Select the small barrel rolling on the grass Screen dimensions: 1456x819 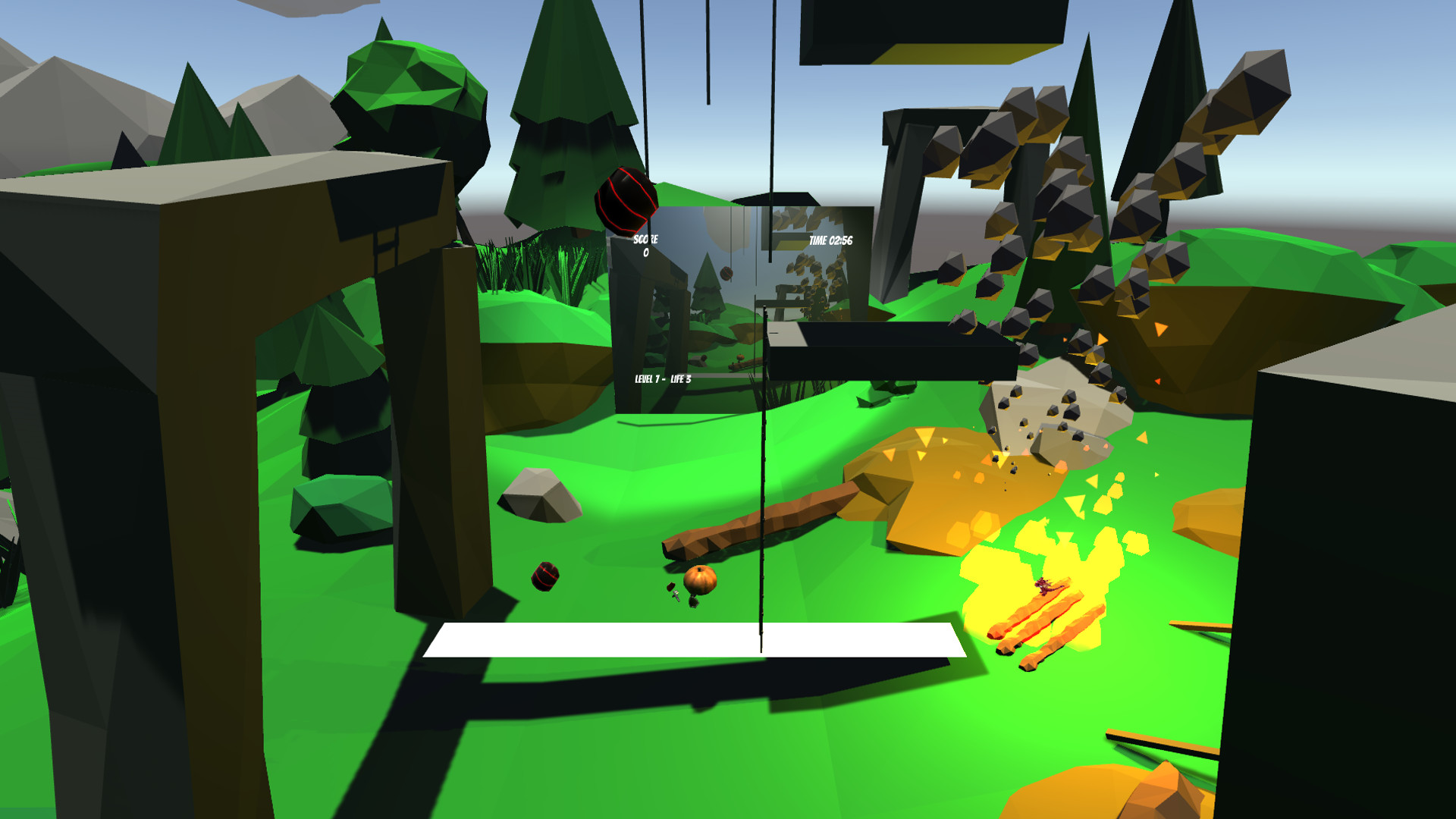click(x=545, y=577)
